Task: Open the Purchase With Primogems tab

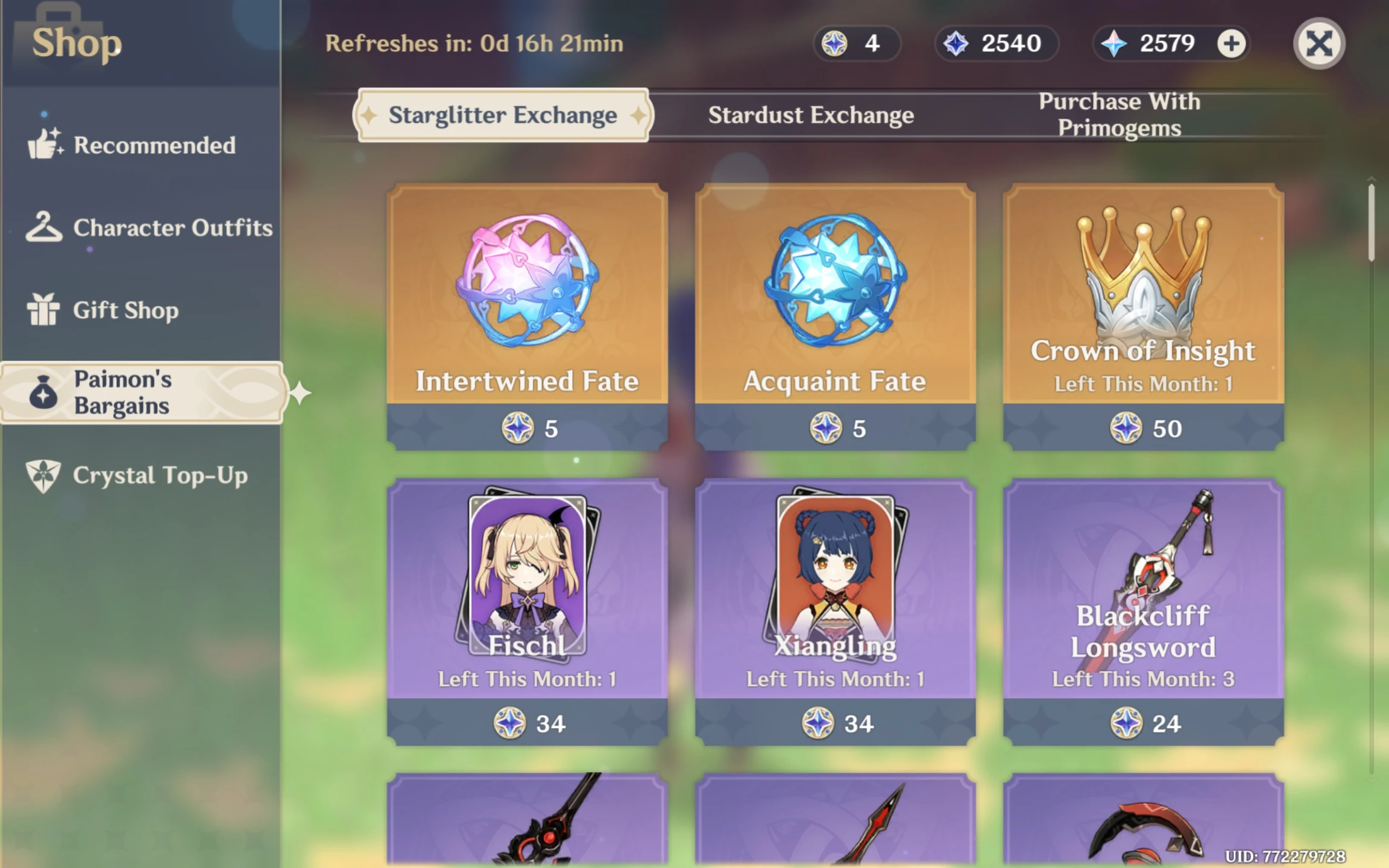Action: coord(1118,115)
